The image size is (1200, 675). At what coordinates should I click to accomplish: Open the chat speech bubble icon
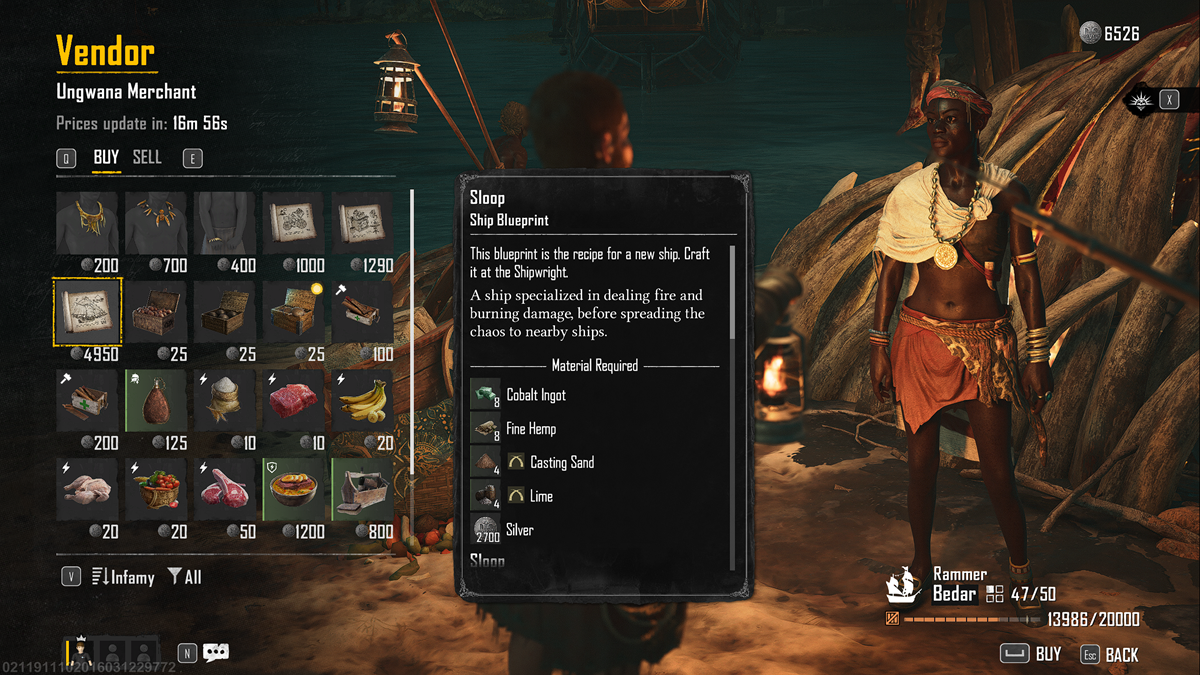[x=216, y=653]
